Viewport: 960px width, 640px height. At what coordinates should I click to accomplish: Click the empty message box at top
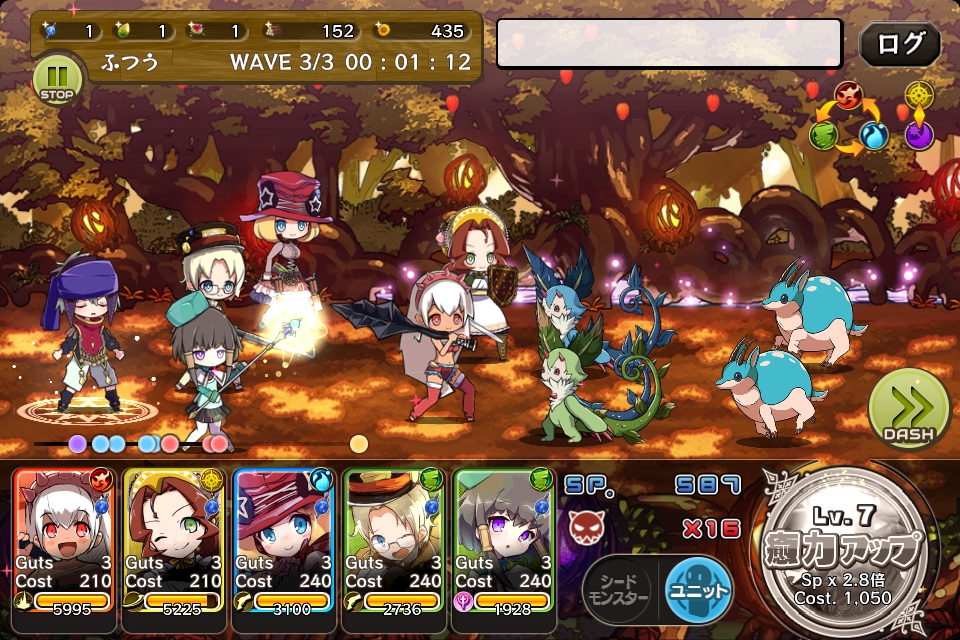click(669, 44)
